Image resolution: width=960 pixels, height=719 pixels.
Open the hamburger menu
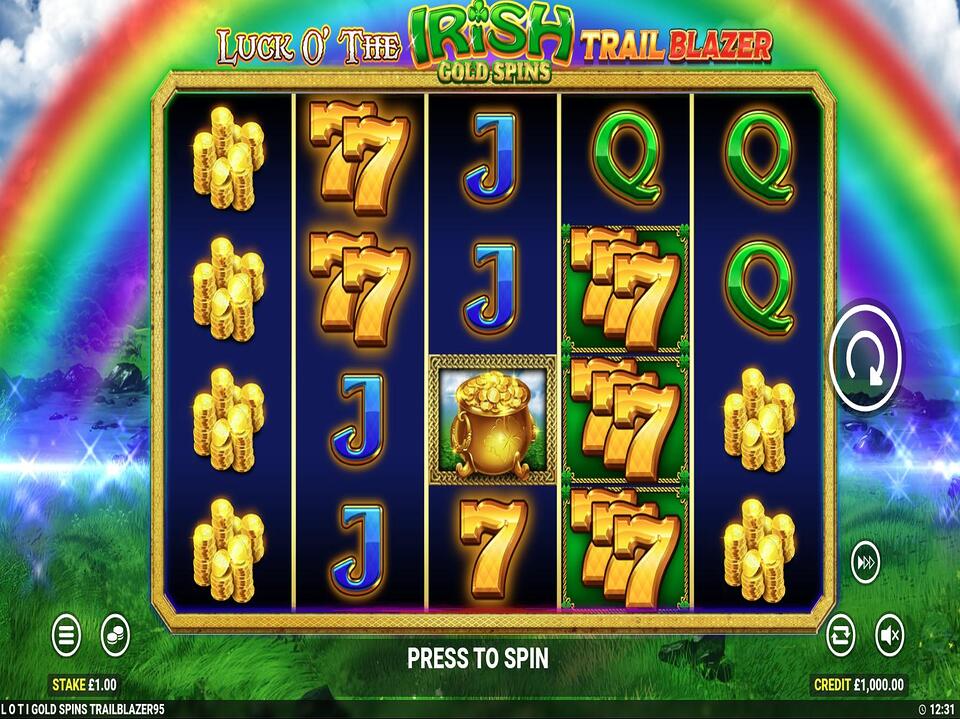point(67,634)
